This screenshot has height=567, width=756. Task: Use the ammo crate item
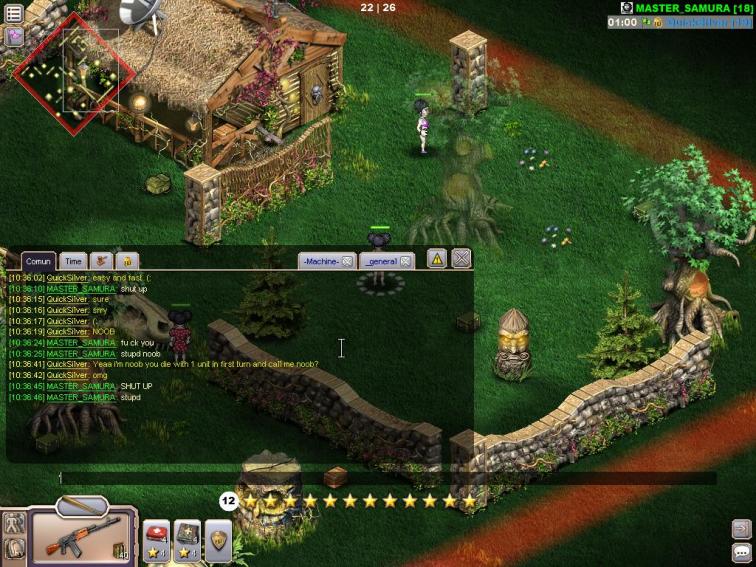point(188,536)
